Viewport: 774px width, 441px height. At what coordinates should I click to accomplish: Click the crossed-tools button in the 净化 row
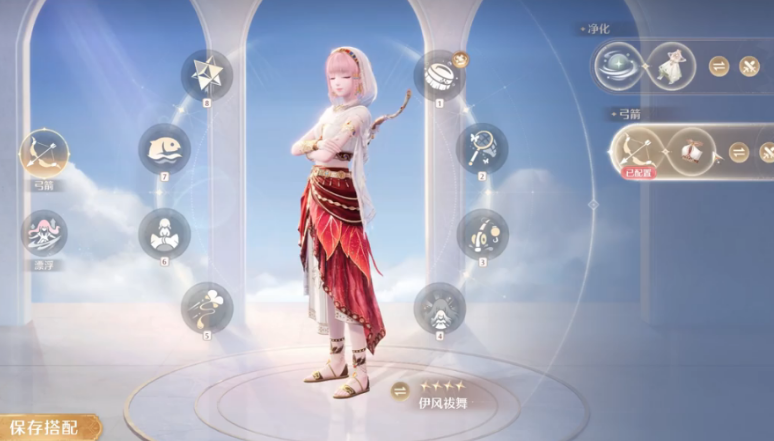click(x=749, y=67)
